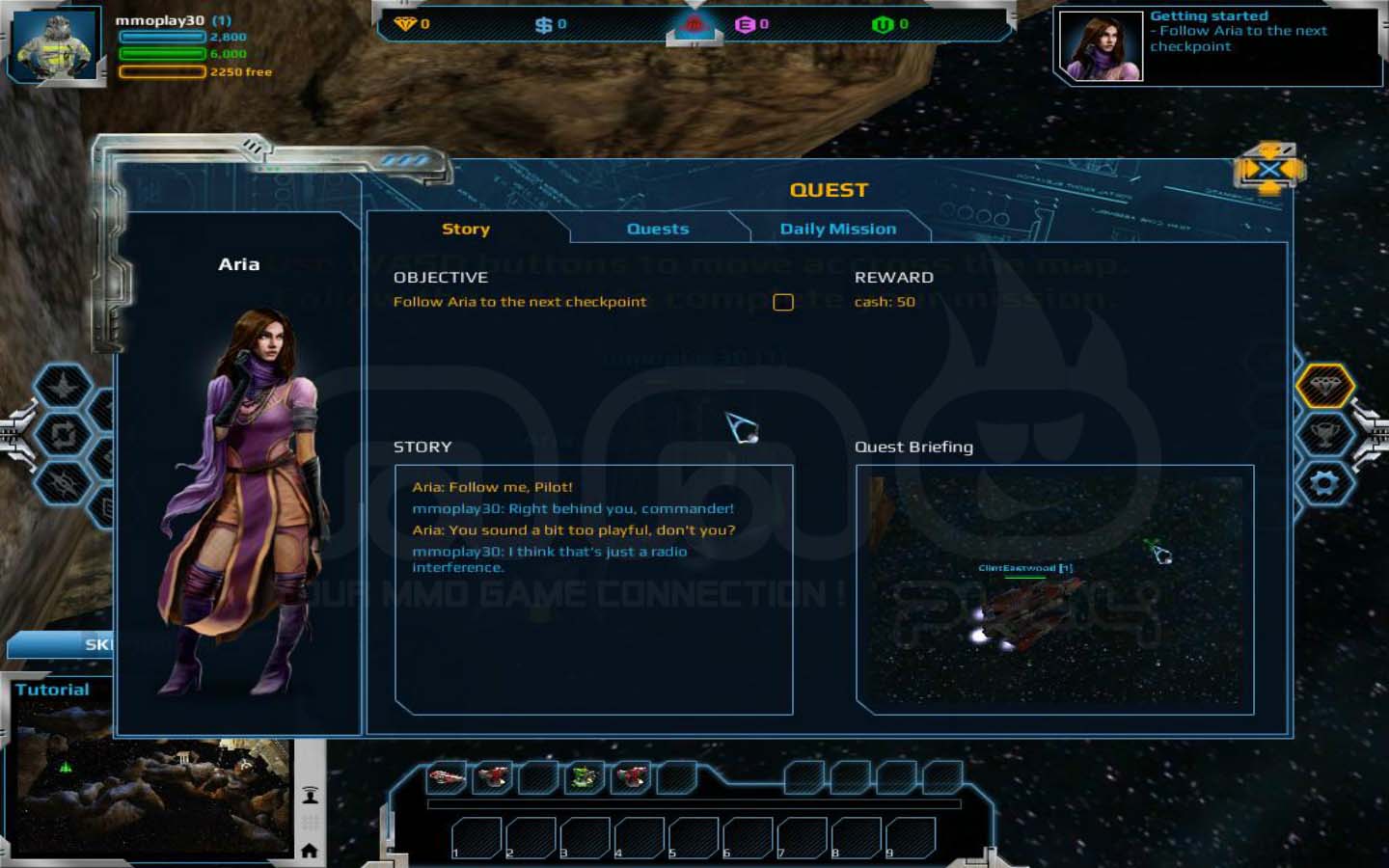This screenshot has height=868, width=1389.
Task: Select the green ship slot in hotbar
Action: tap(584, 776)
